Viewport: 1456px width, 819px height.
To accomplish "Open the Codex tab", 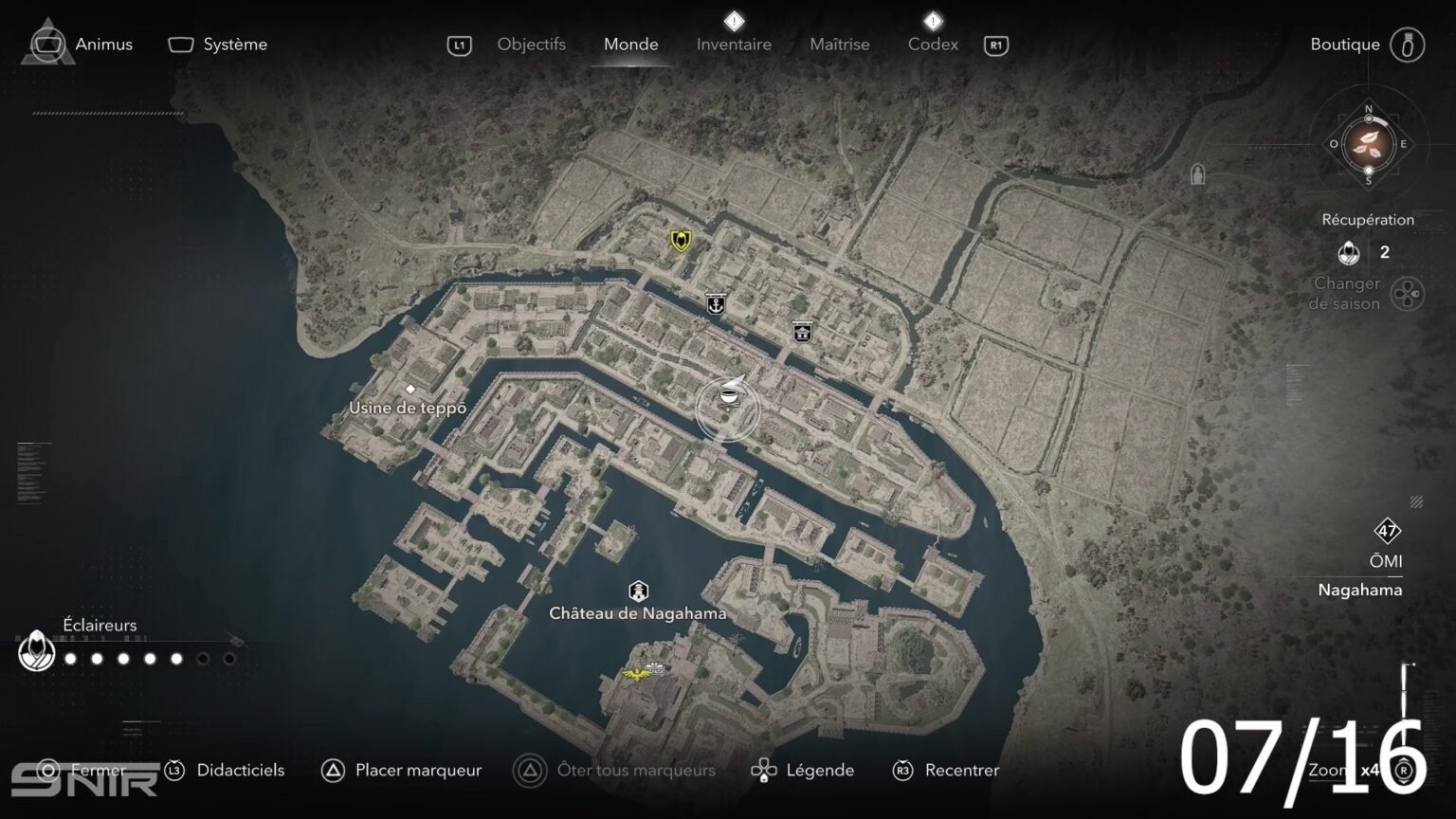I will click(933, 44).
